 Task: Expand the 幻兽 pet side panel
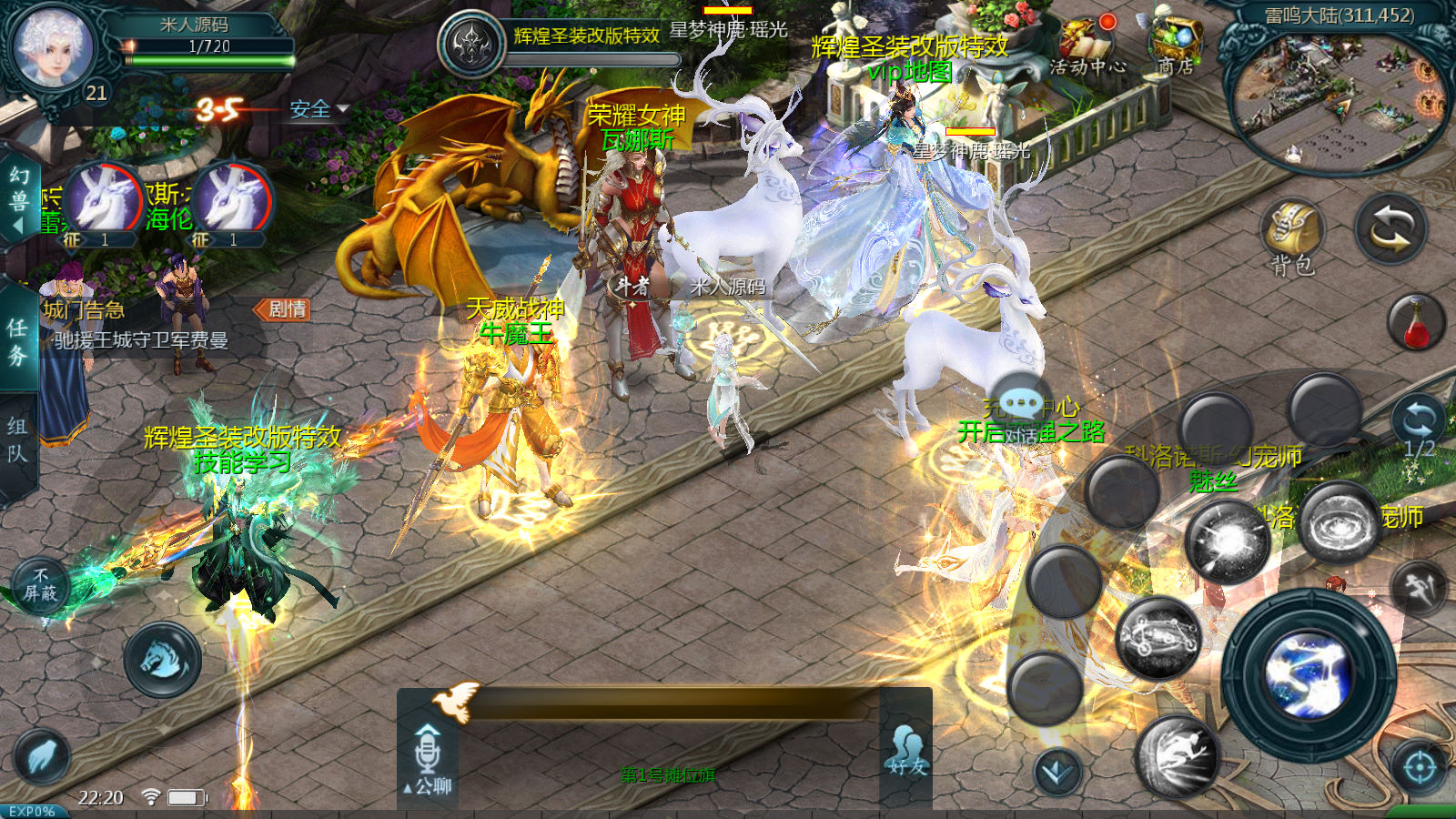pyautogui.click(x=18, y=200)
